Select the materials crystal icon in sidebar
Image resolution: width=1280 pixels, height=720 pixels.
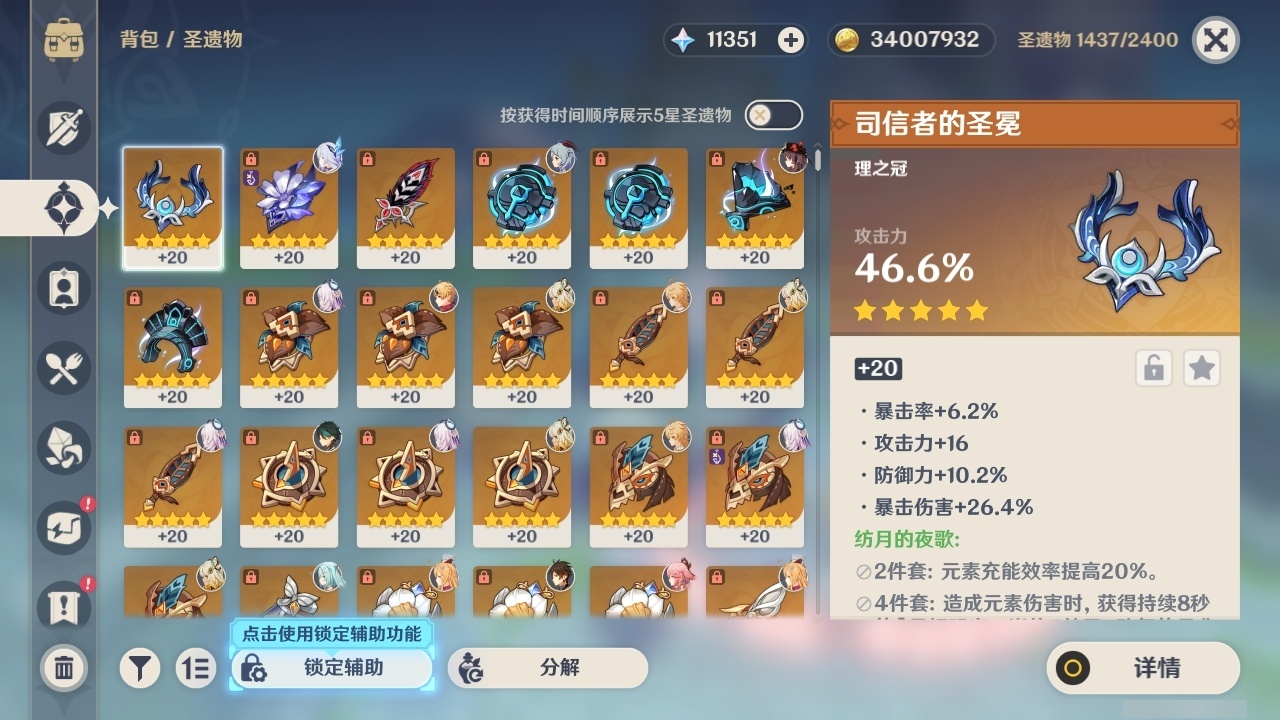point(62,448)
